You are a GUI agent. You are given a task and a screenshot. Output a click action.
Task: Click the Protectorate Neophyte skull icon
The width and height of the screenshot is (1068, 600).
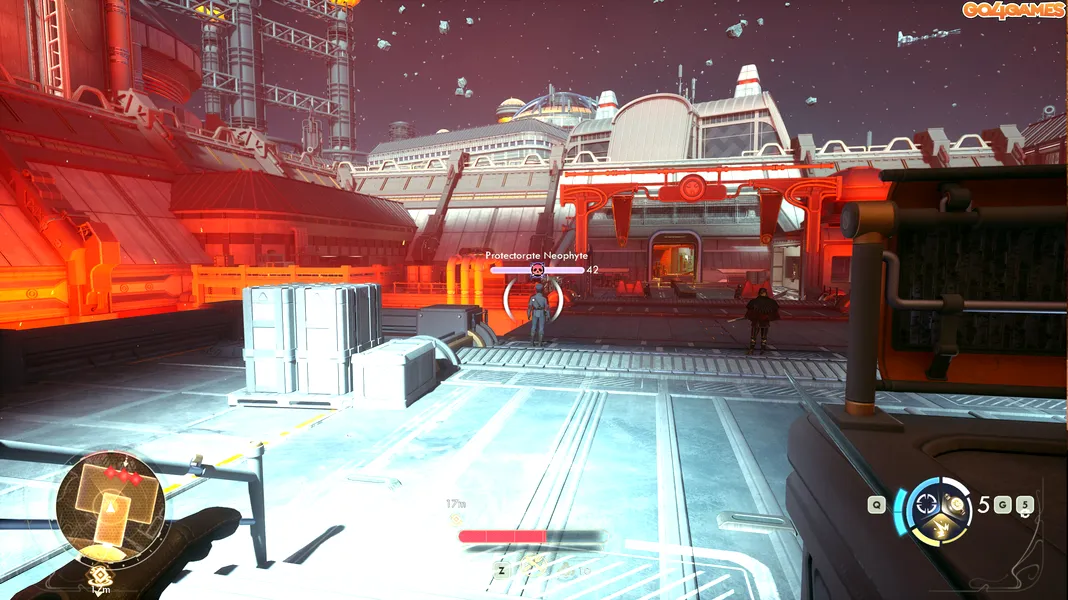537,270
